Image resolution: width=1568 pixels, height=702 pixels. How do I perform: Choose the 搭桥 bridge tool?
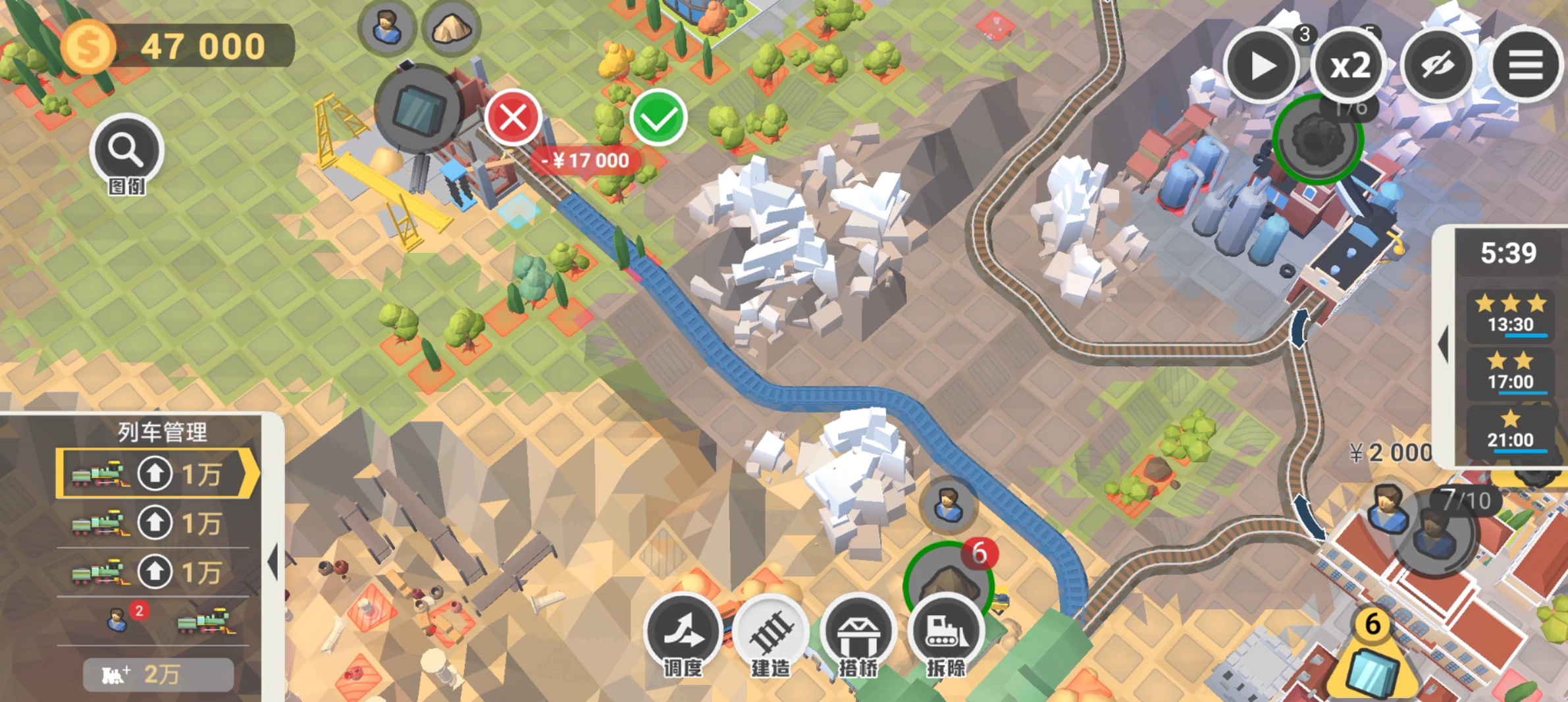(x=858, y=634)
